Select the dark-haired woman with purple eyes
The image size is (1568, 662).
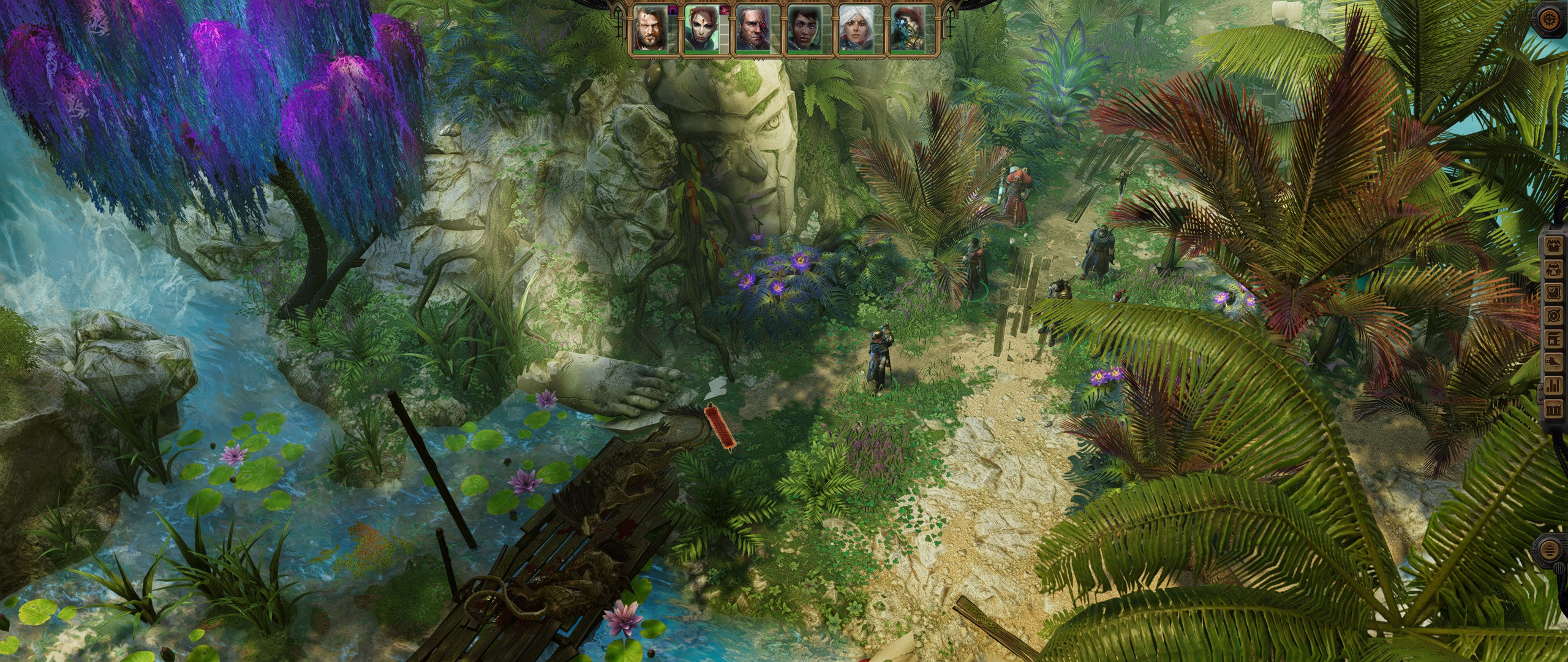pyautogui.click(x=803, y=29)
